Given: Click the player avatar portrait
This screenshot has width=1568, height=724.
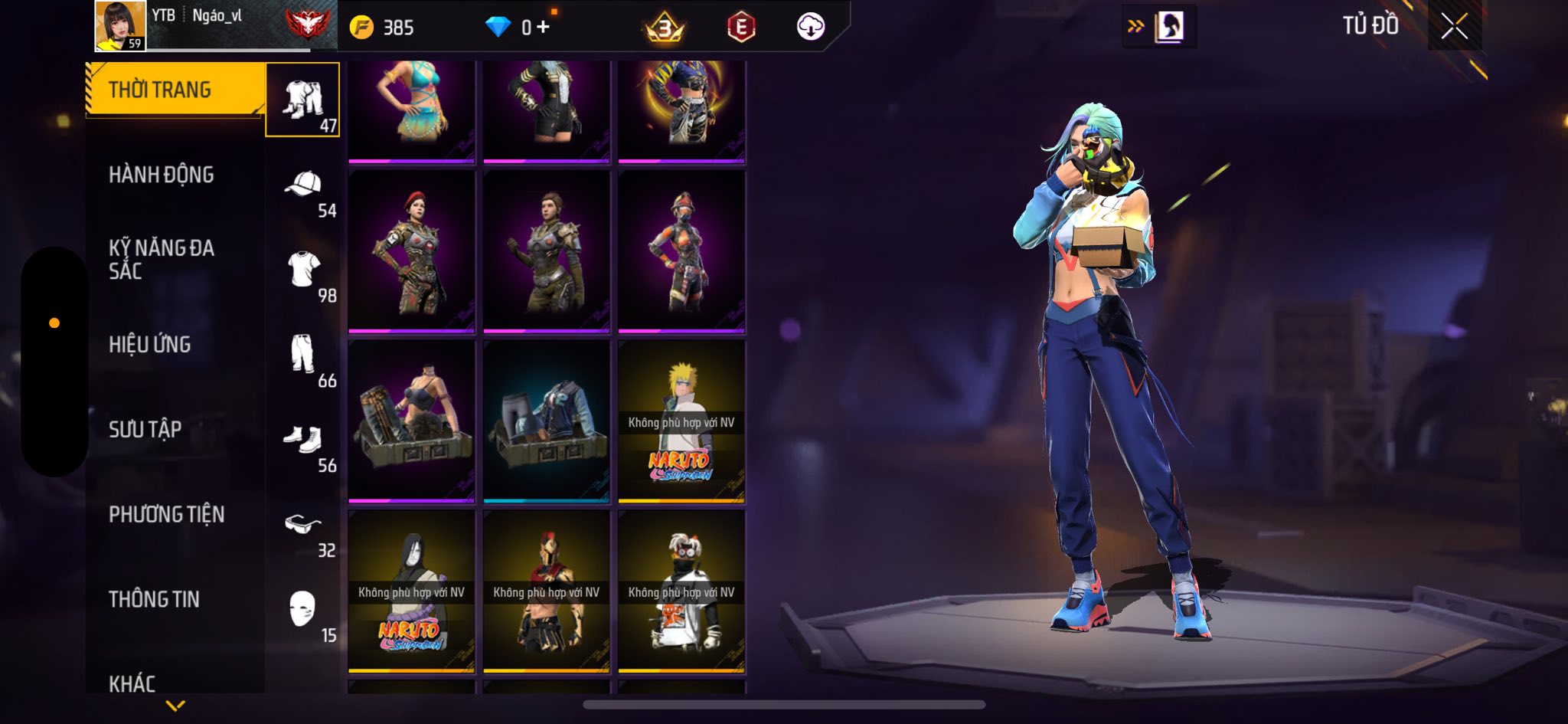Looking at the screenshot, I should point(120,26).
